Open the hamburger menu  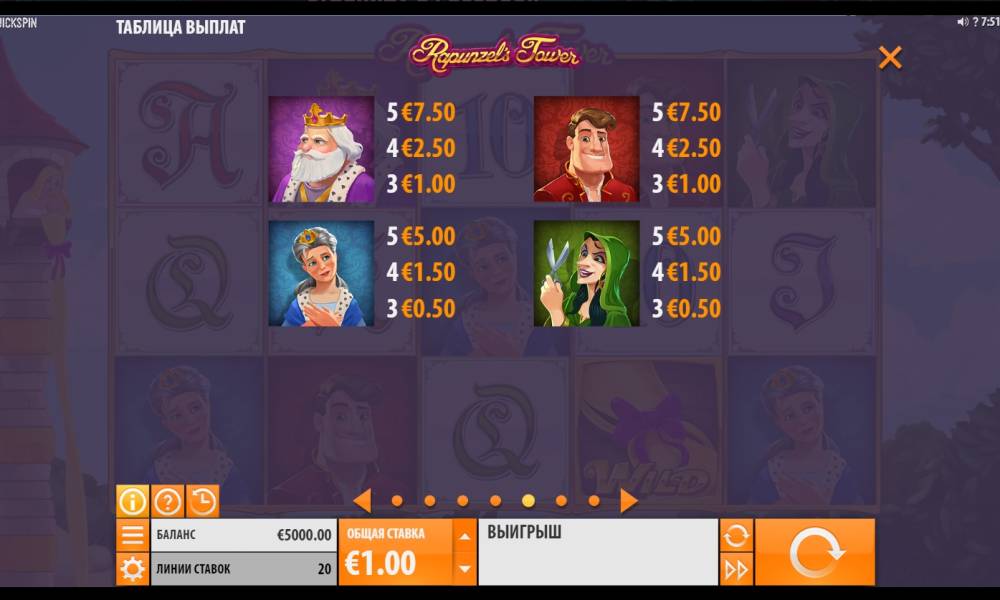point(132,535)
